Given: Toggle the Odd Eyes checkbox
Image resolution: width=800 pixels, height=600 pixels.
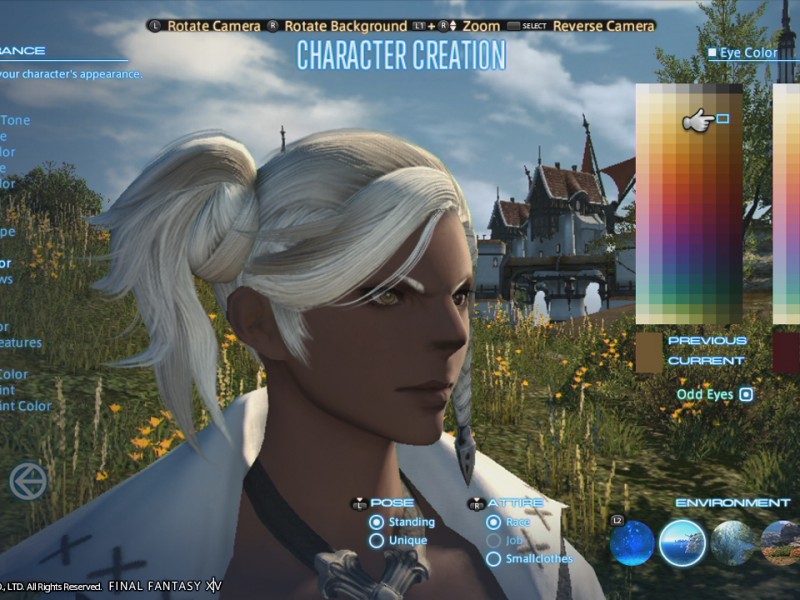Looking at the screenshot, I should click(746, 395).
